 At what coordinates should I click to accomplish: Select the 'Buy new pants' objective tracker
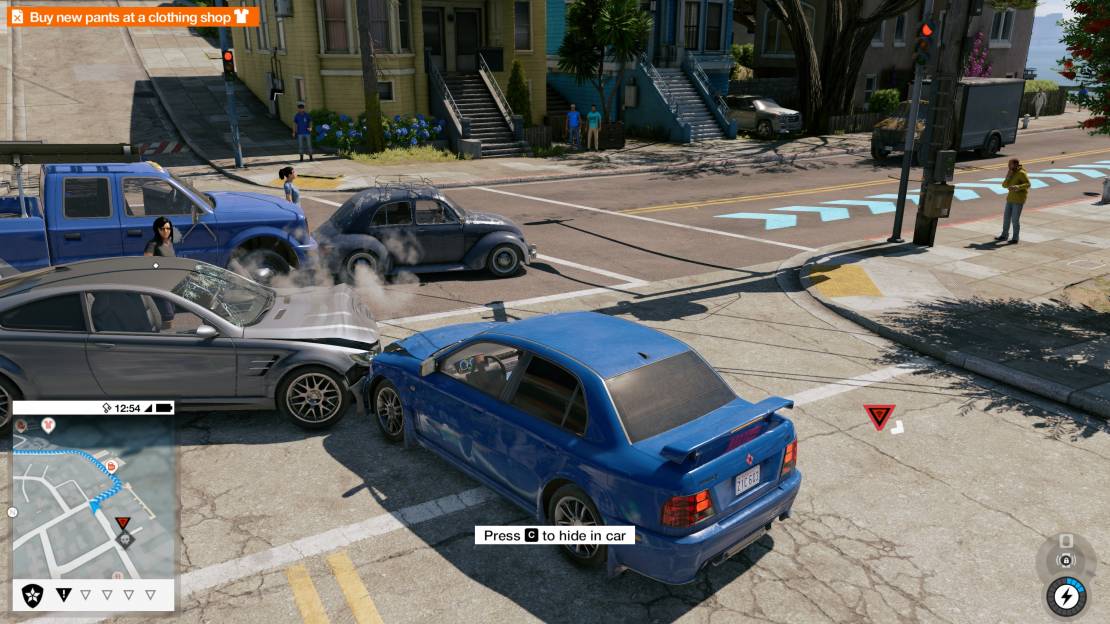click(133, 17)
